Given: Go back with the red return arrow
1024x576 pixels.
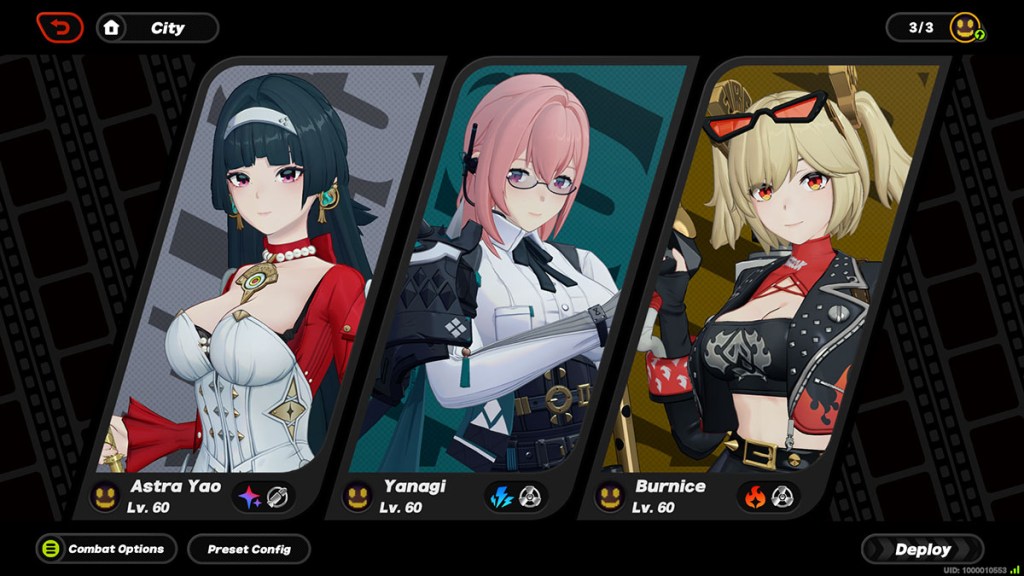Looking at the screenshot, I should point(60,27).
